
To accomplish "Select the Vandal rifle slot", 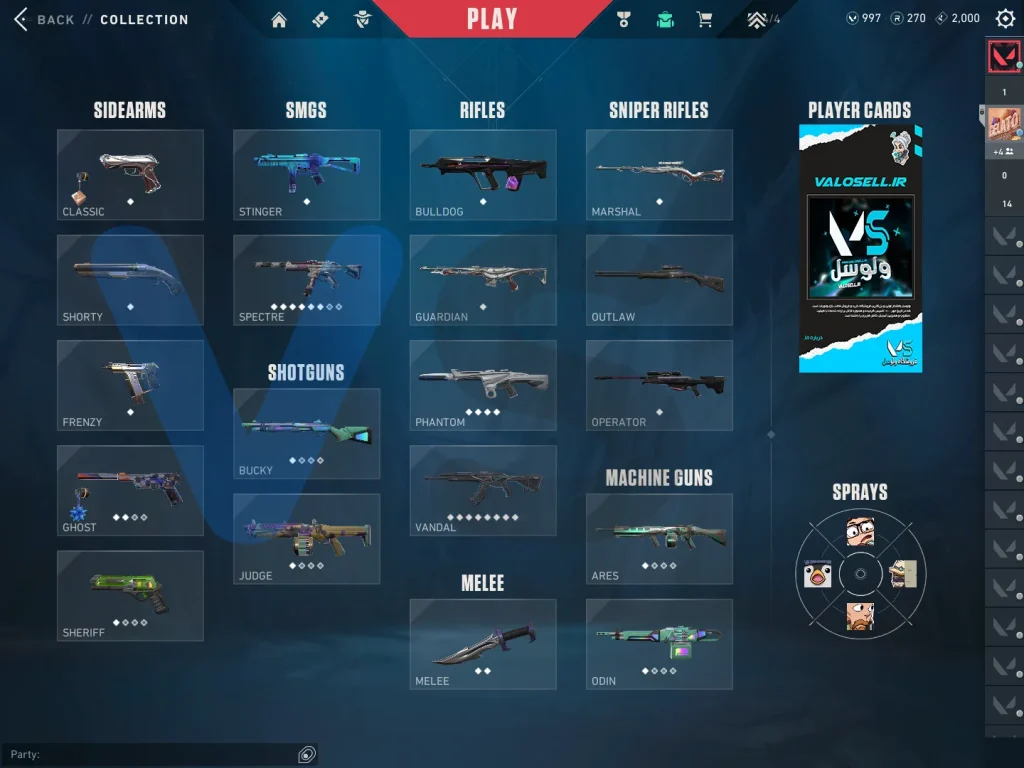I will click(482, 490).
